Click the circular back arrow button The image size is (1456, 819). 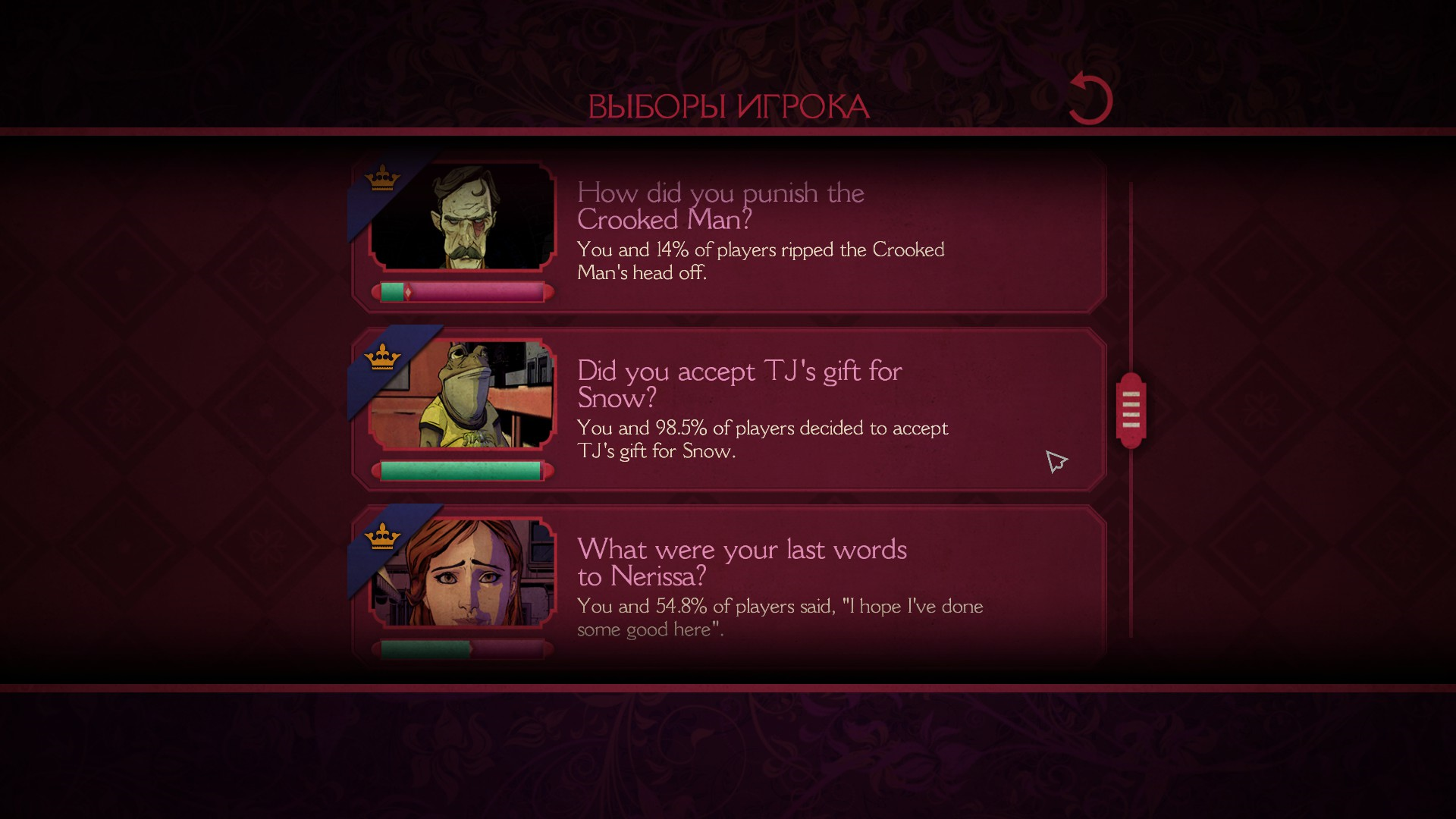(x=1090, y=99)
